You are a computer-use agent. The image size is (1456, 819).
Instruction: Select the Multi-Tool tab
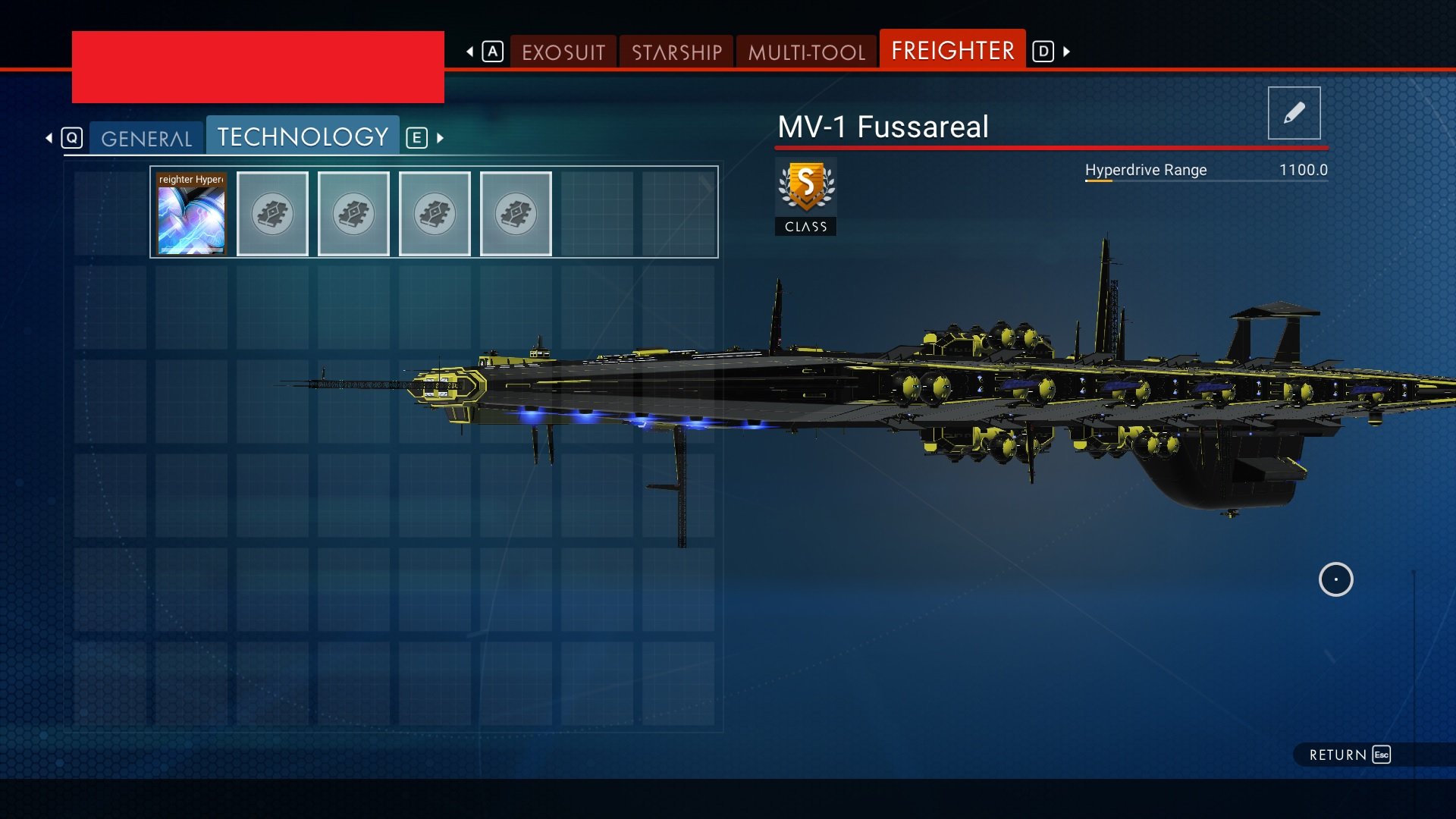[x=806, y=52]
